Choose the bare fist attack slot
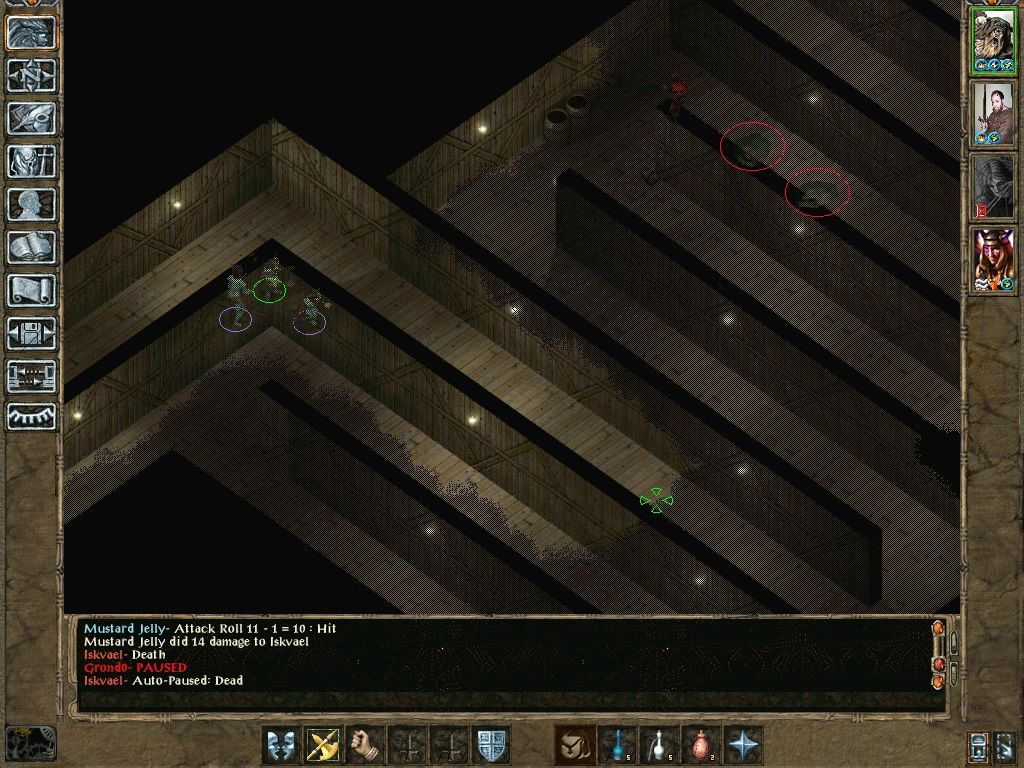1024x768 pixels. pyautogui.click(x=366, y=745)
